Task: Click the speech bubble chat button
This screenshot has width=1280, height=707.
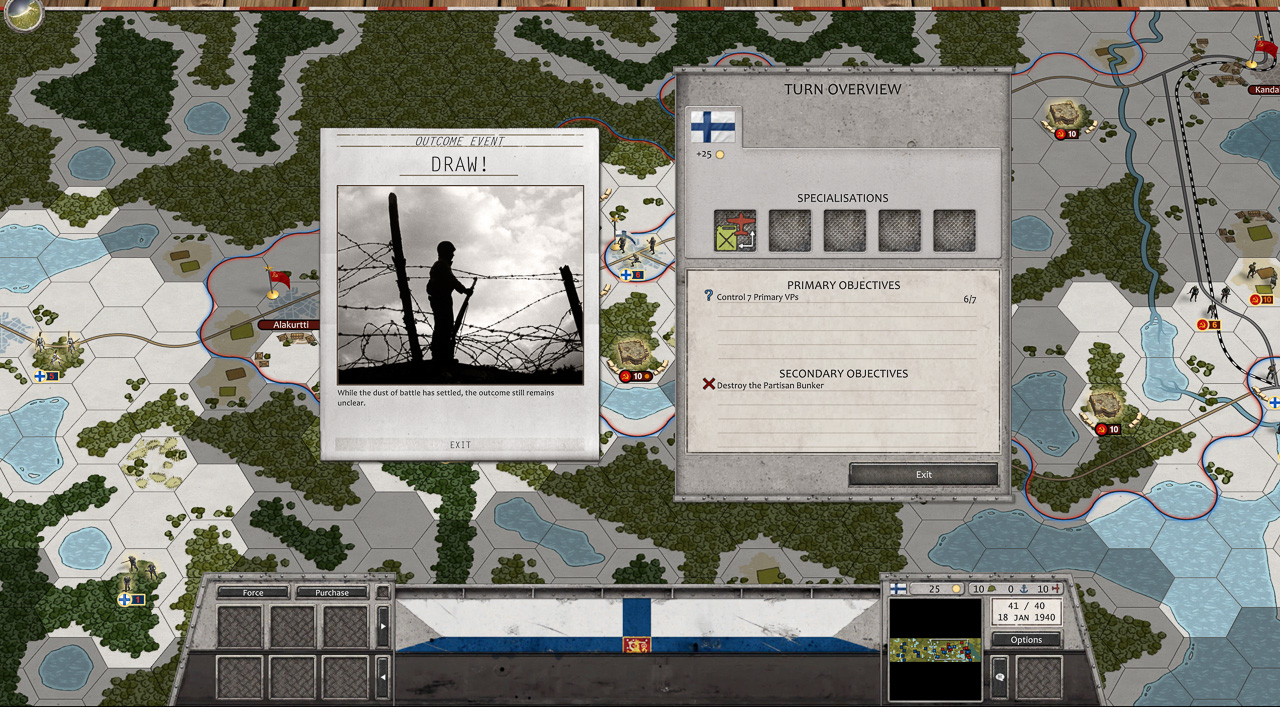Action: [x=999, y=677]
